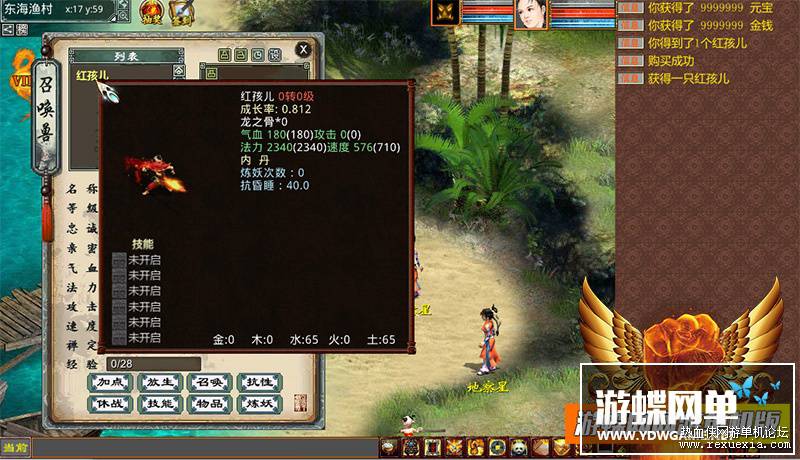The image size is (800, 460).
Task: Select the 当前 chat channel tab
Action: 14,447
